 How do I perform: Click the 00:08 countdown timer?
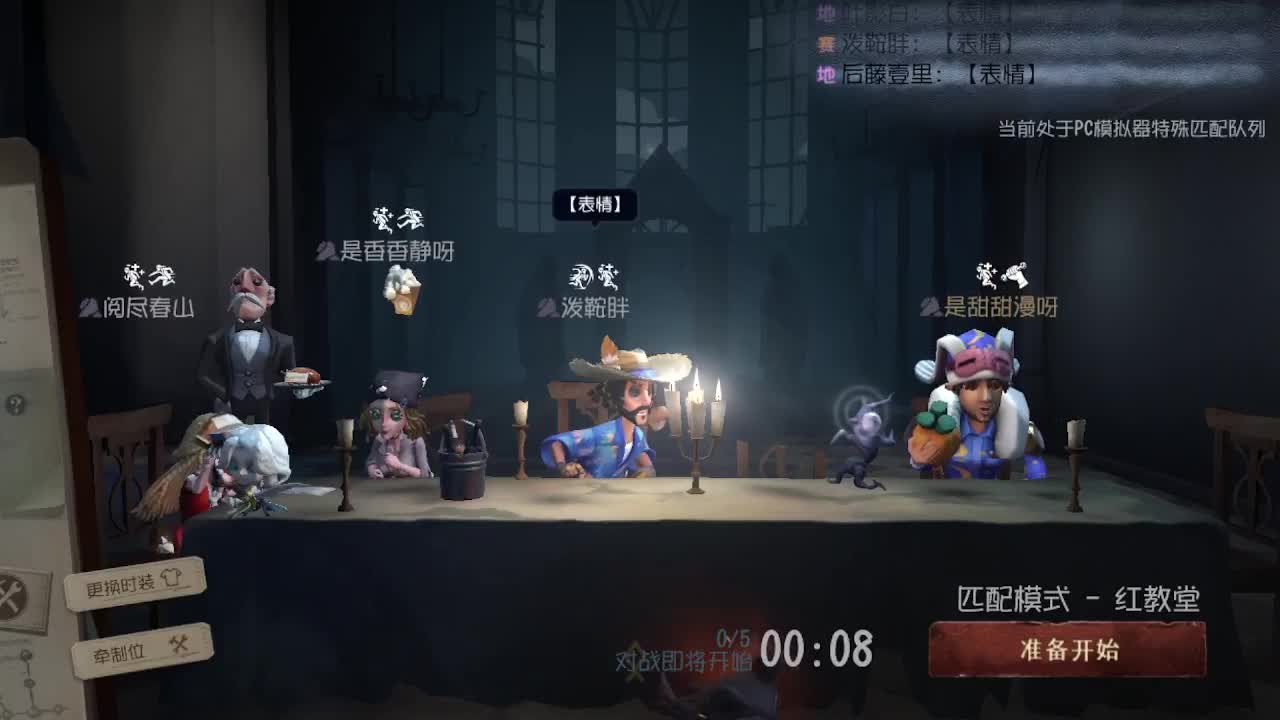(817, 651)
